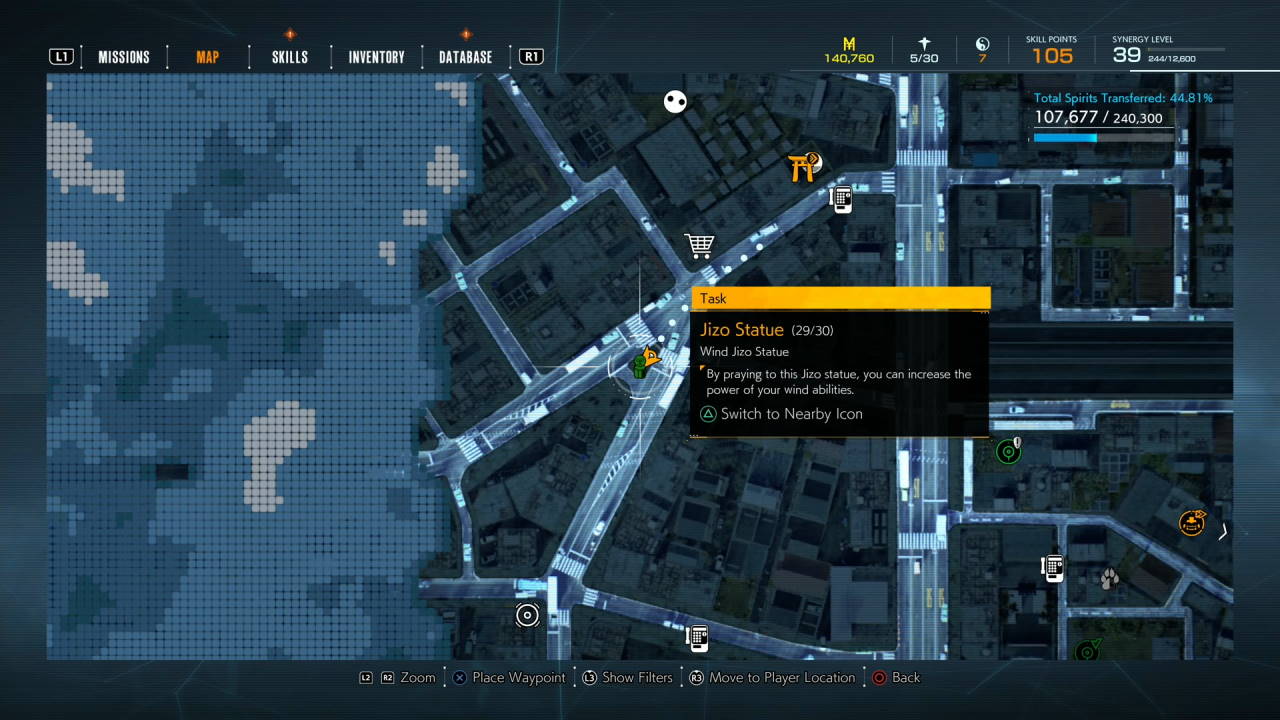The height and width of the screenshot is (720, 1280).
Task: Click the yokai face icon at map top
Action: (x=675, y=101)
